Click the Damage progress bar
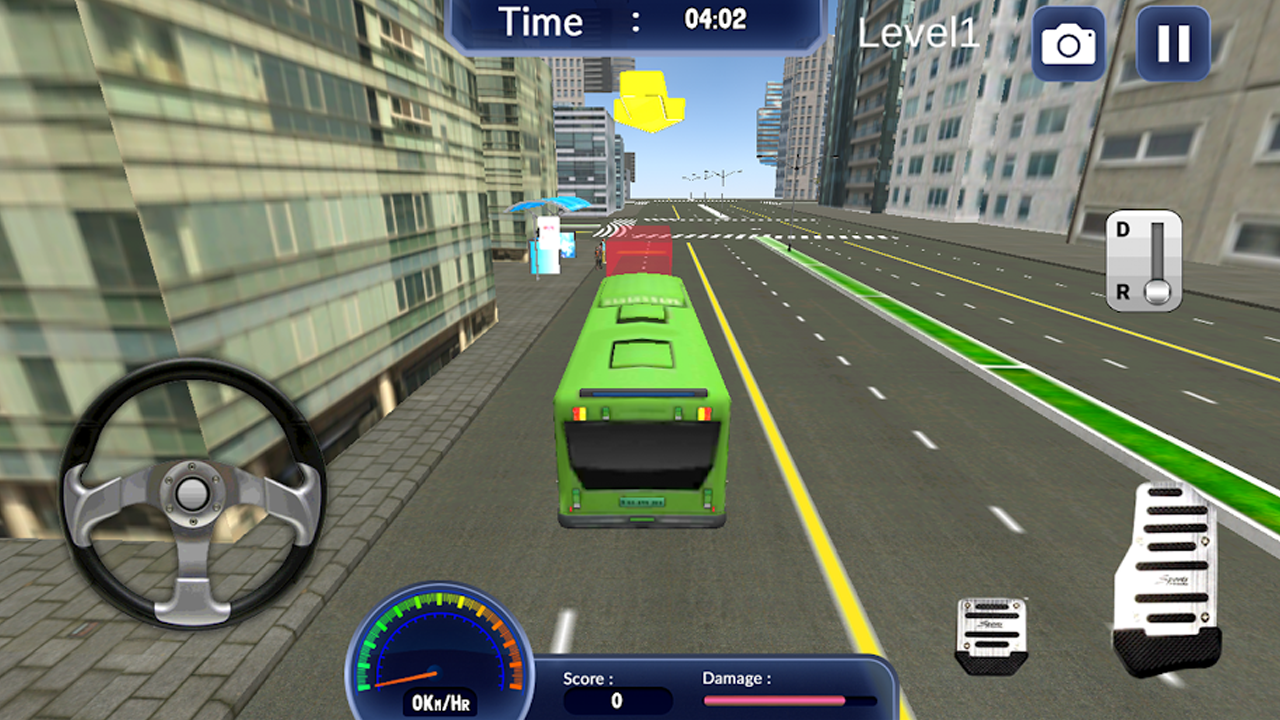The image size is (1280, 720). tap(790, 700)
